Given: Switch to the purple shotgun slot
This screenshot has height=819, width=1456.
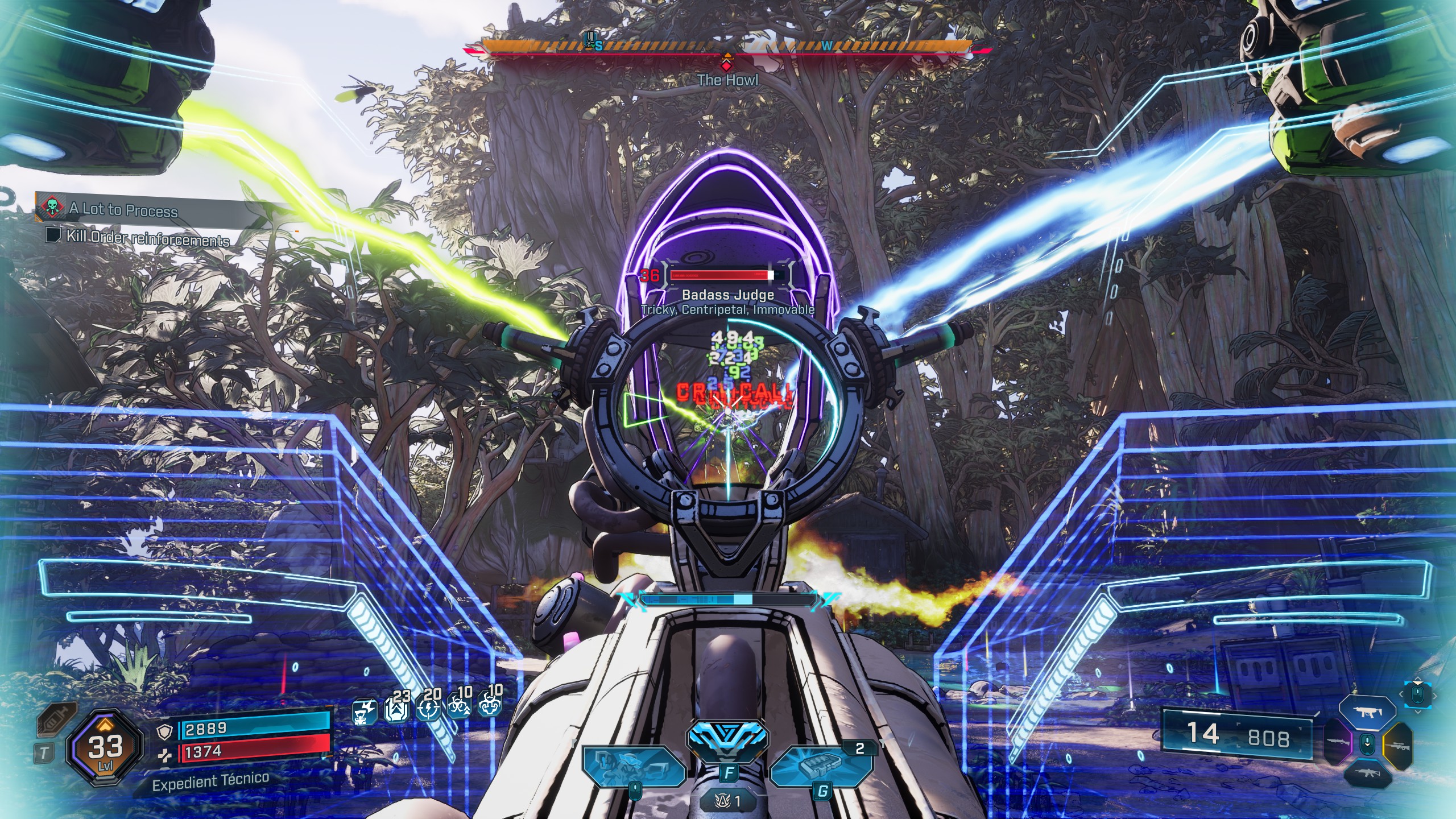Looking at the screenshot, I should (x=1337, y=742).
